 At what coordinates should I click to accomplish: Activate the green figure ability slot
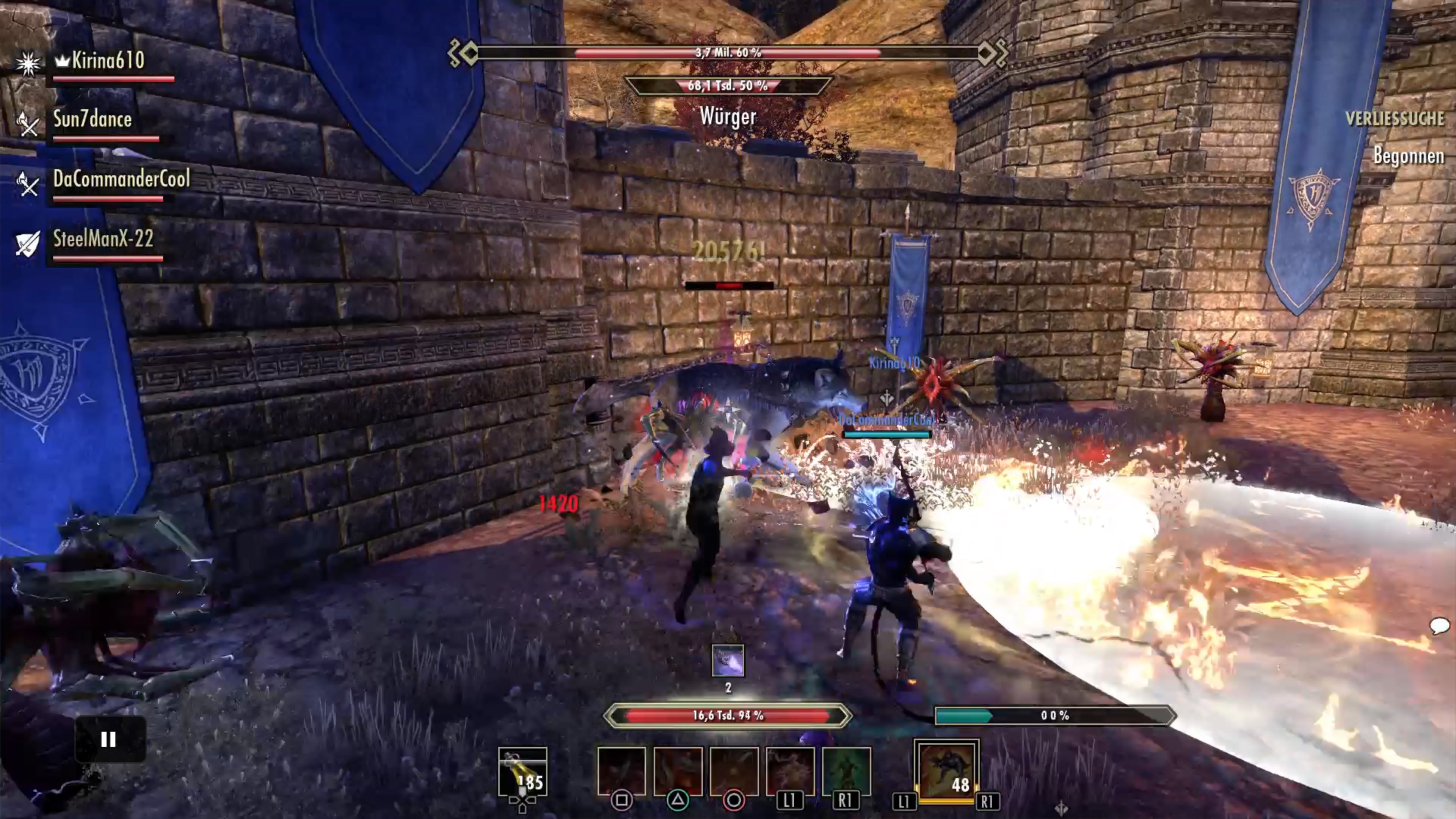[846, 771]
